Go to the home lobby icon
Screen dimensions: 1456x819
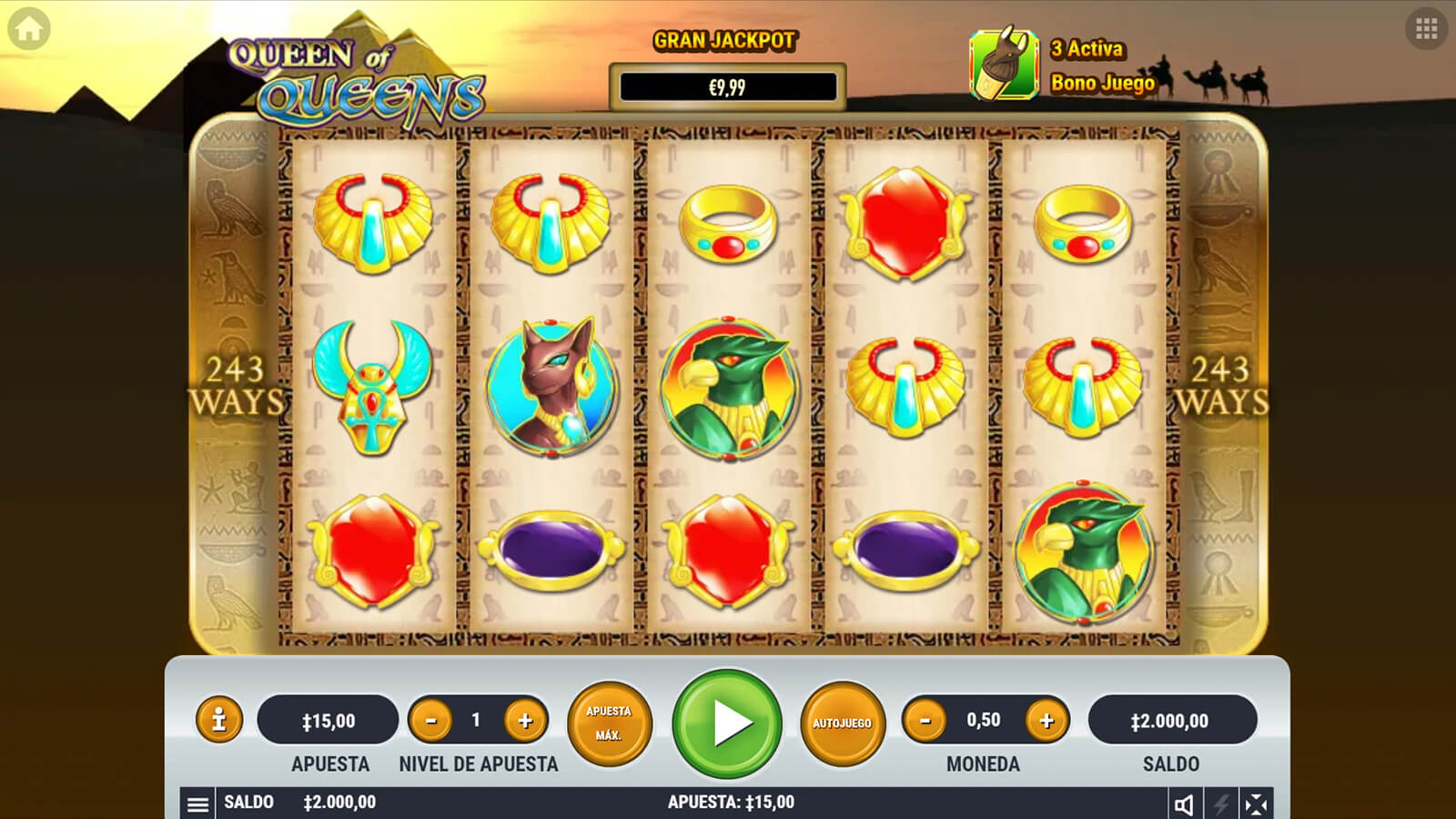(x=29, y=29)
